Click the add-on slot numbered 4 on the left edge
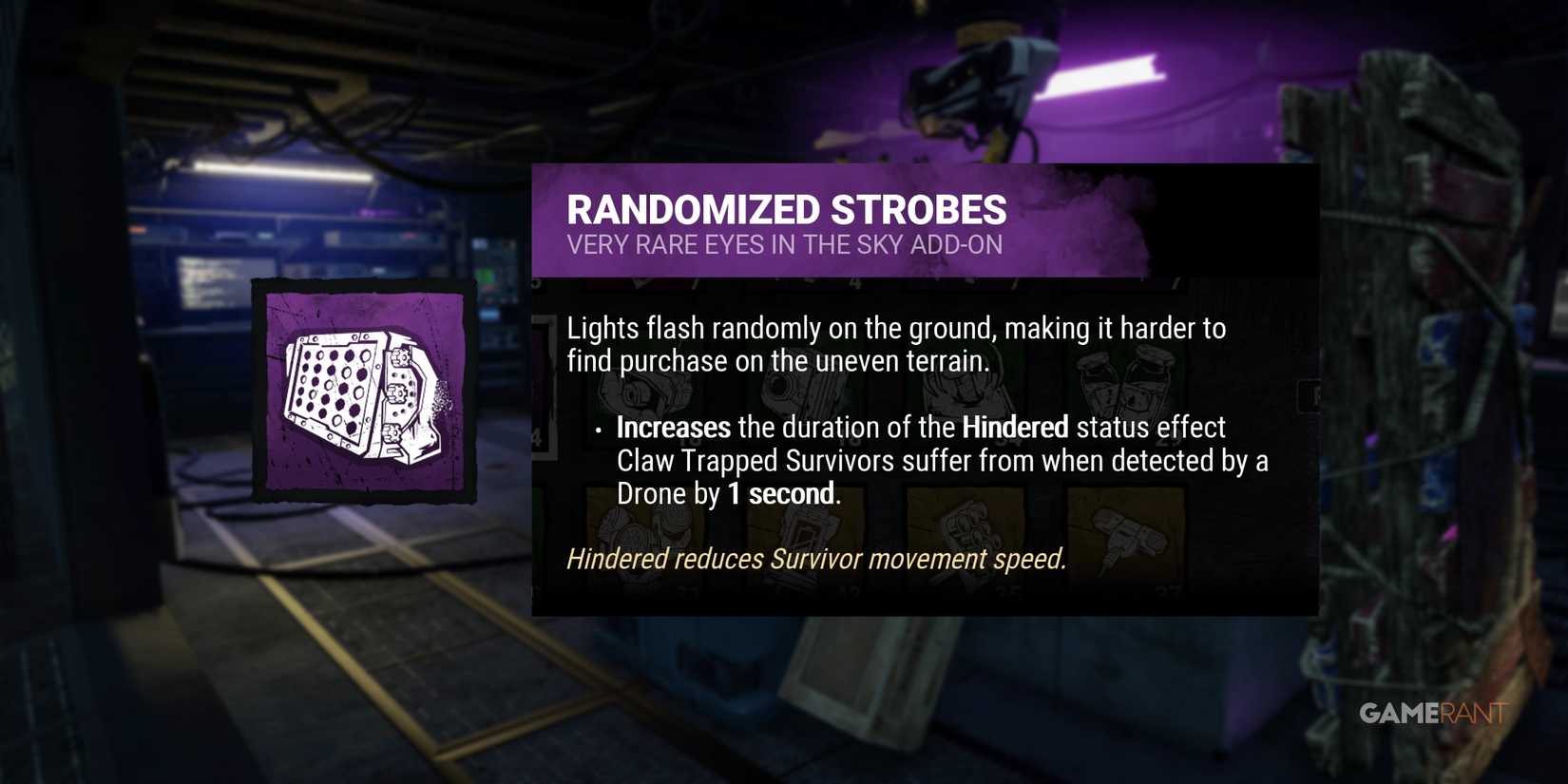This screenshot has height=784, width=1568. coord(536,435)
